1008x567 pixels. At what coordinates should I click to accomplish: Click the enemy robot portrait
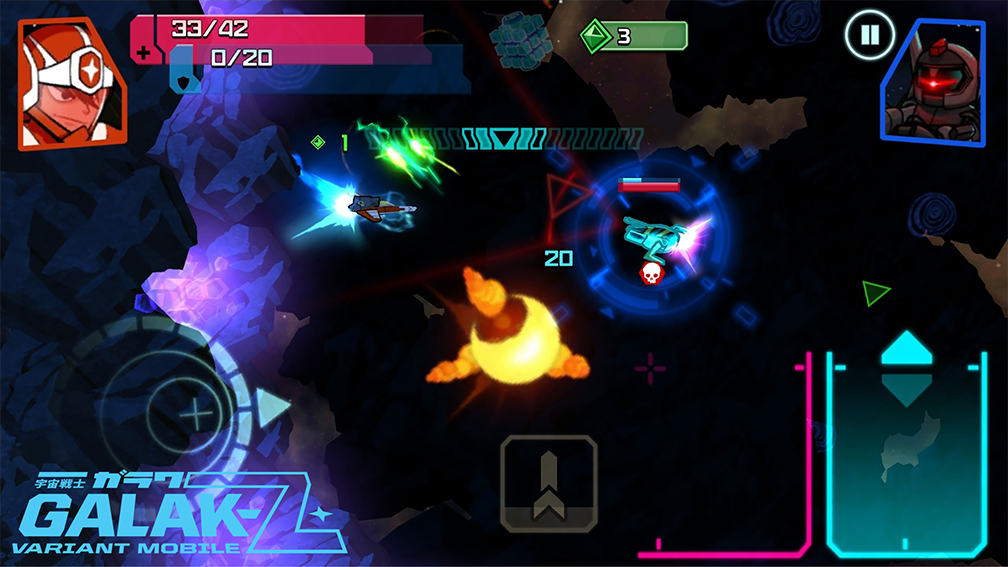pos(933,83)
